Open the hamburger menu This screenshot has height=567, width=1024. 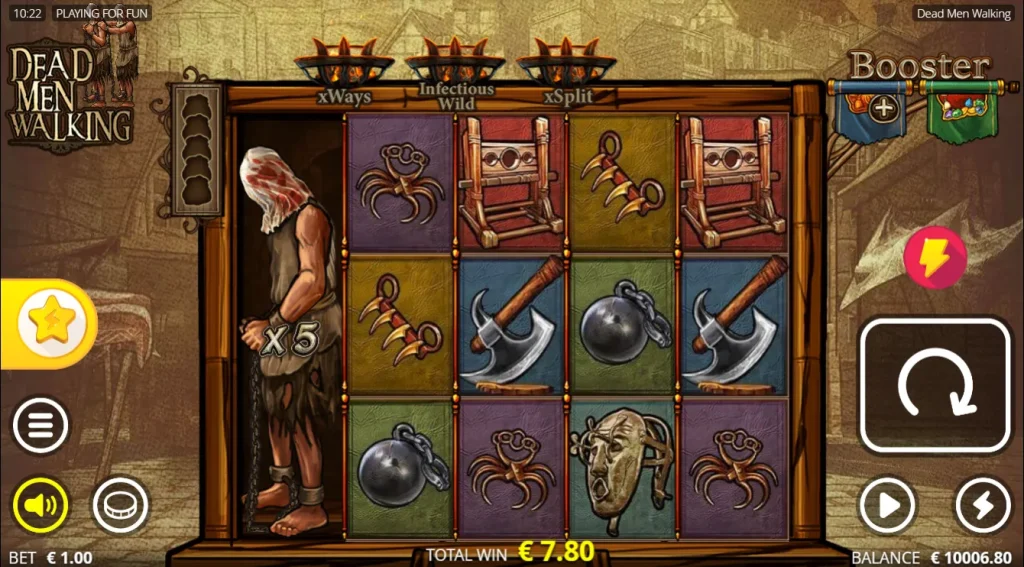point(40,425)
